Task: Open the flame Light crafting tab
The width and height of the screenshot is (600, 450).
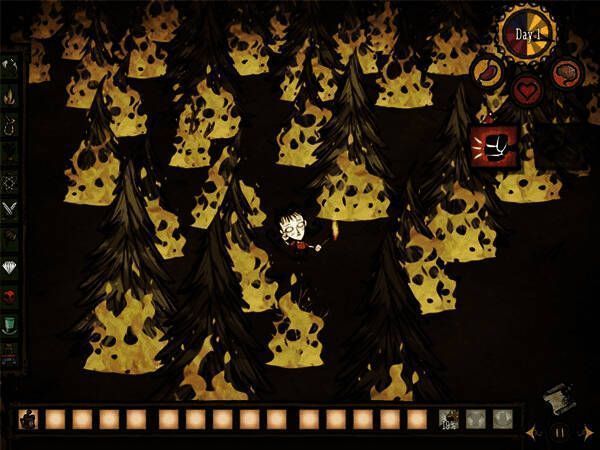Action: 10,97
